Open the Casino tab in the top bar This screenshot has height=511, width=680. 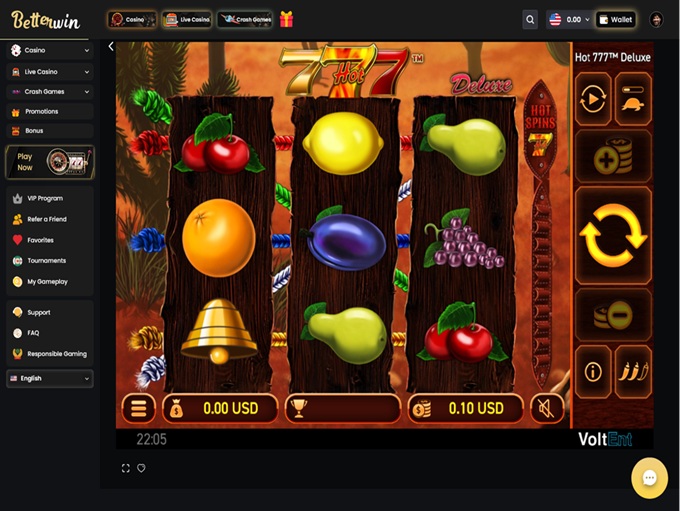pyautogui.click(x=131, y=19)
